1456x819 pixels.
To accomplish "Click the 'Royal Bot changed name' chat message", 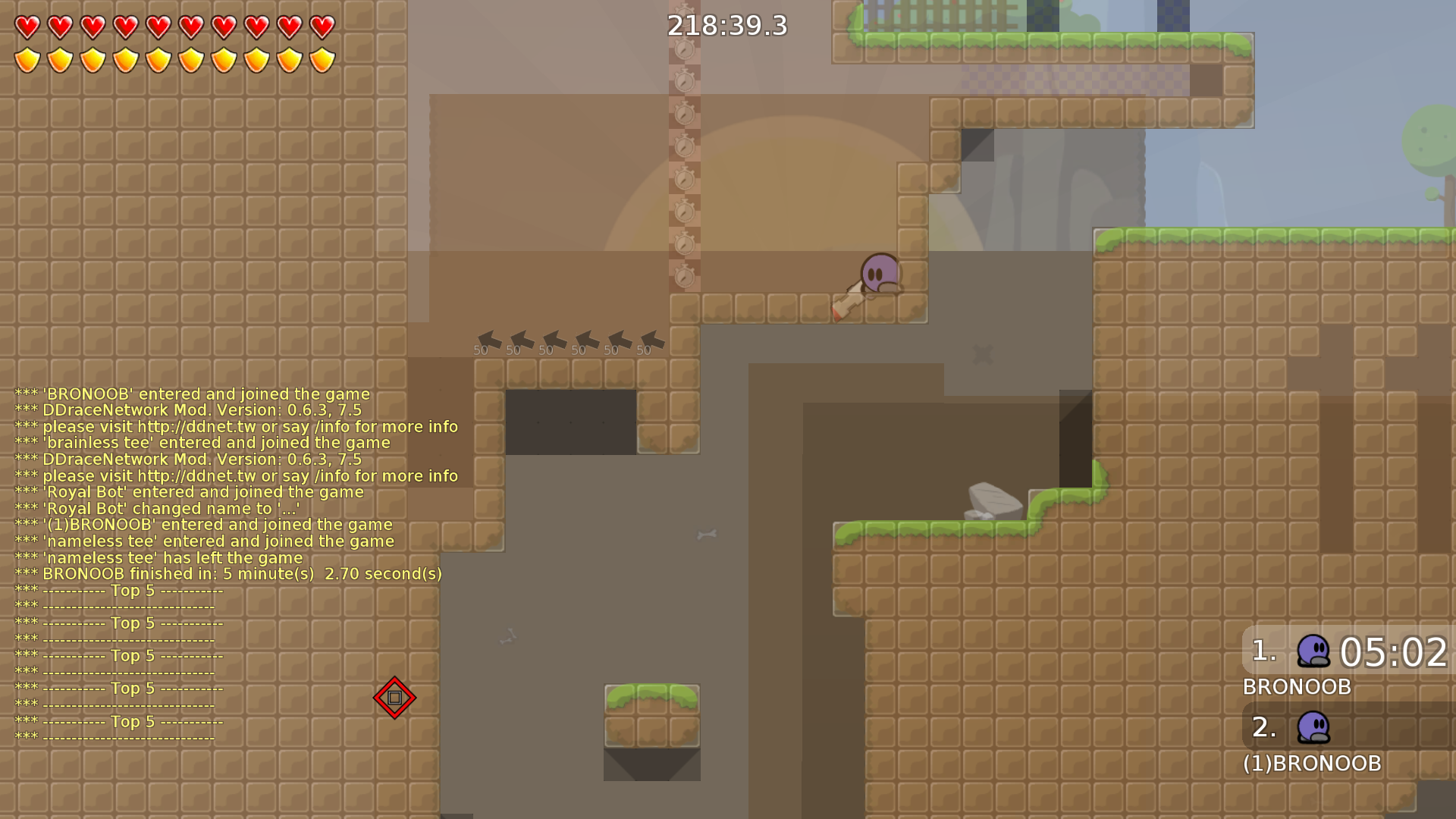I will click(x=157, y=508).
